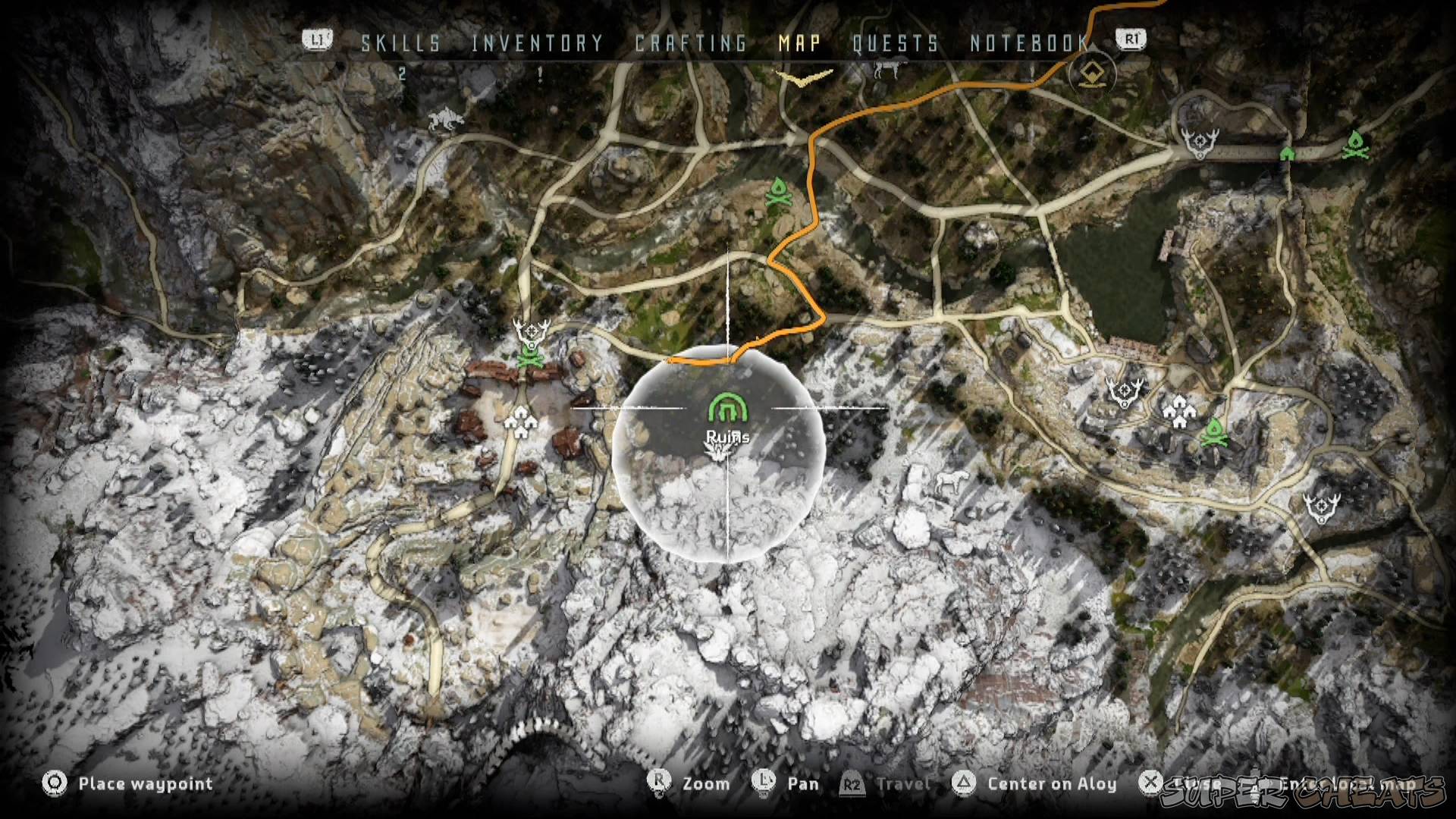
Task: Show the Notebook tab
Action: 1029,43
